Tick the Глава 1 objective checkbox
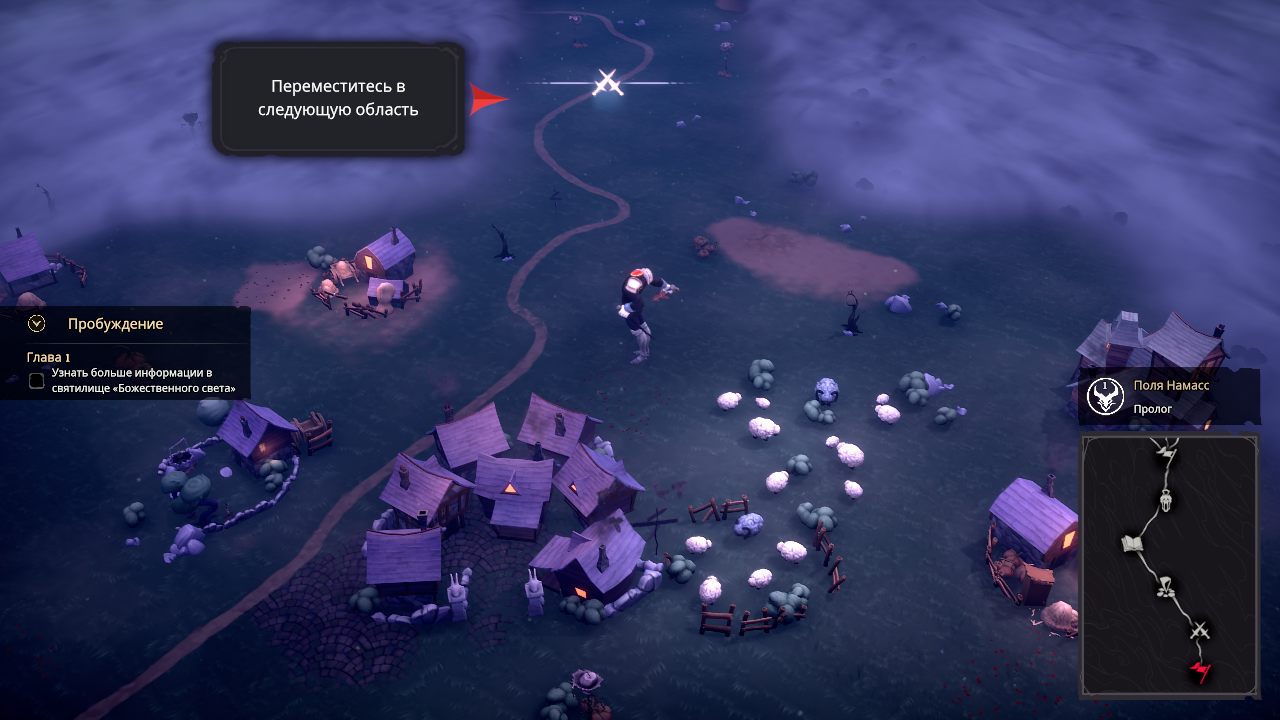 [x=37, y=380]
